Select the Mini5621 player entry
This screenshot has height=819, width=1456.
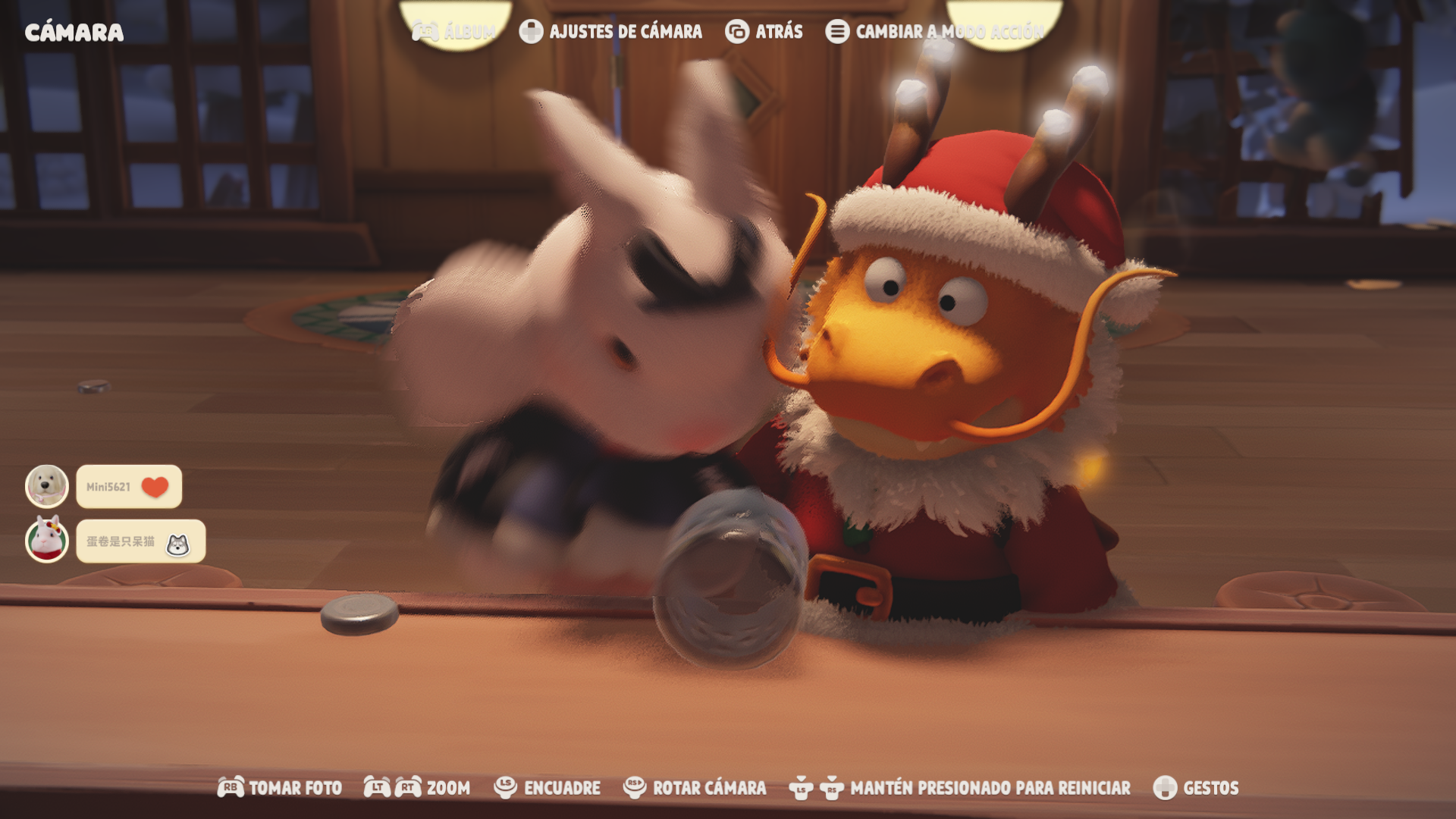[108, 487]
